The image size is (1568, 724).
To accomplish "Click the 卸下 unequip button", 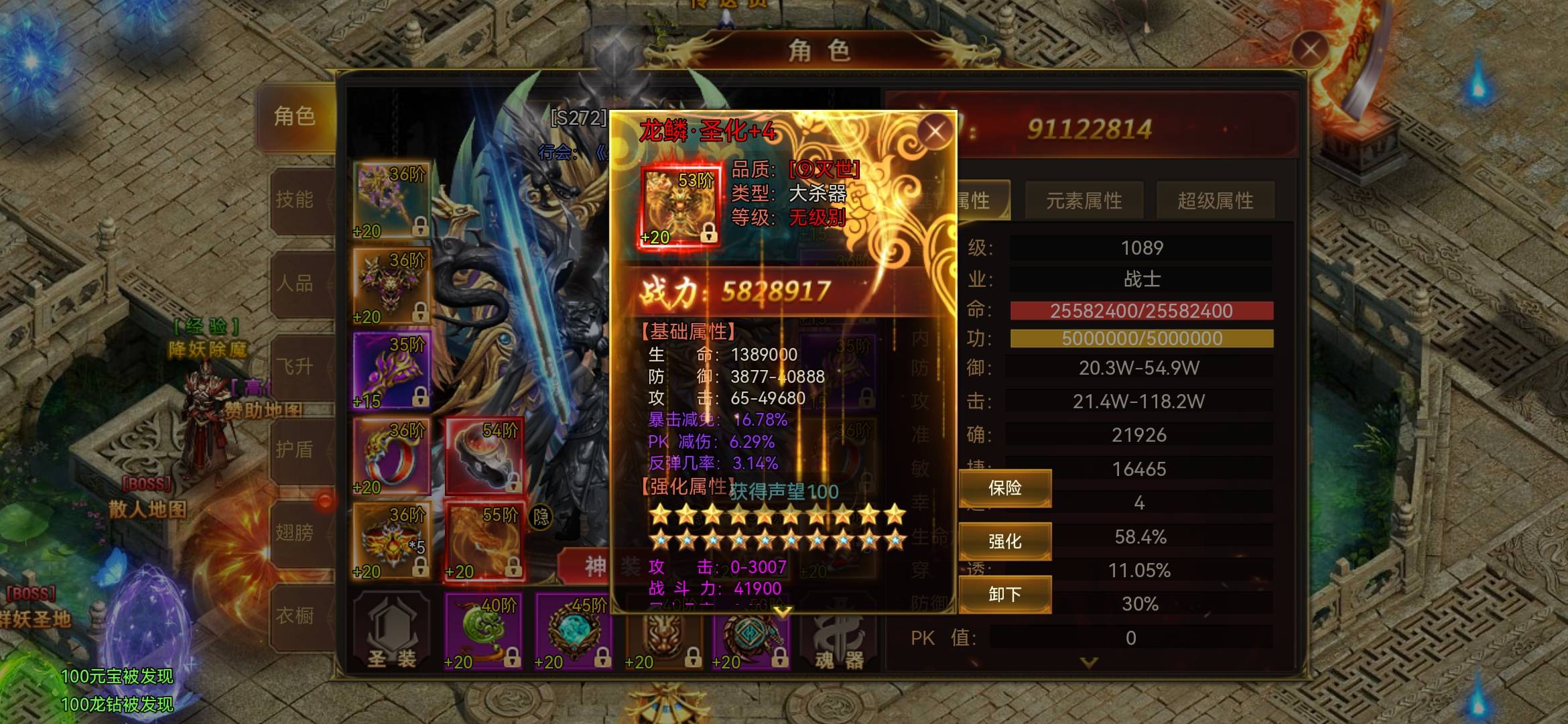I will (1004, 595).
